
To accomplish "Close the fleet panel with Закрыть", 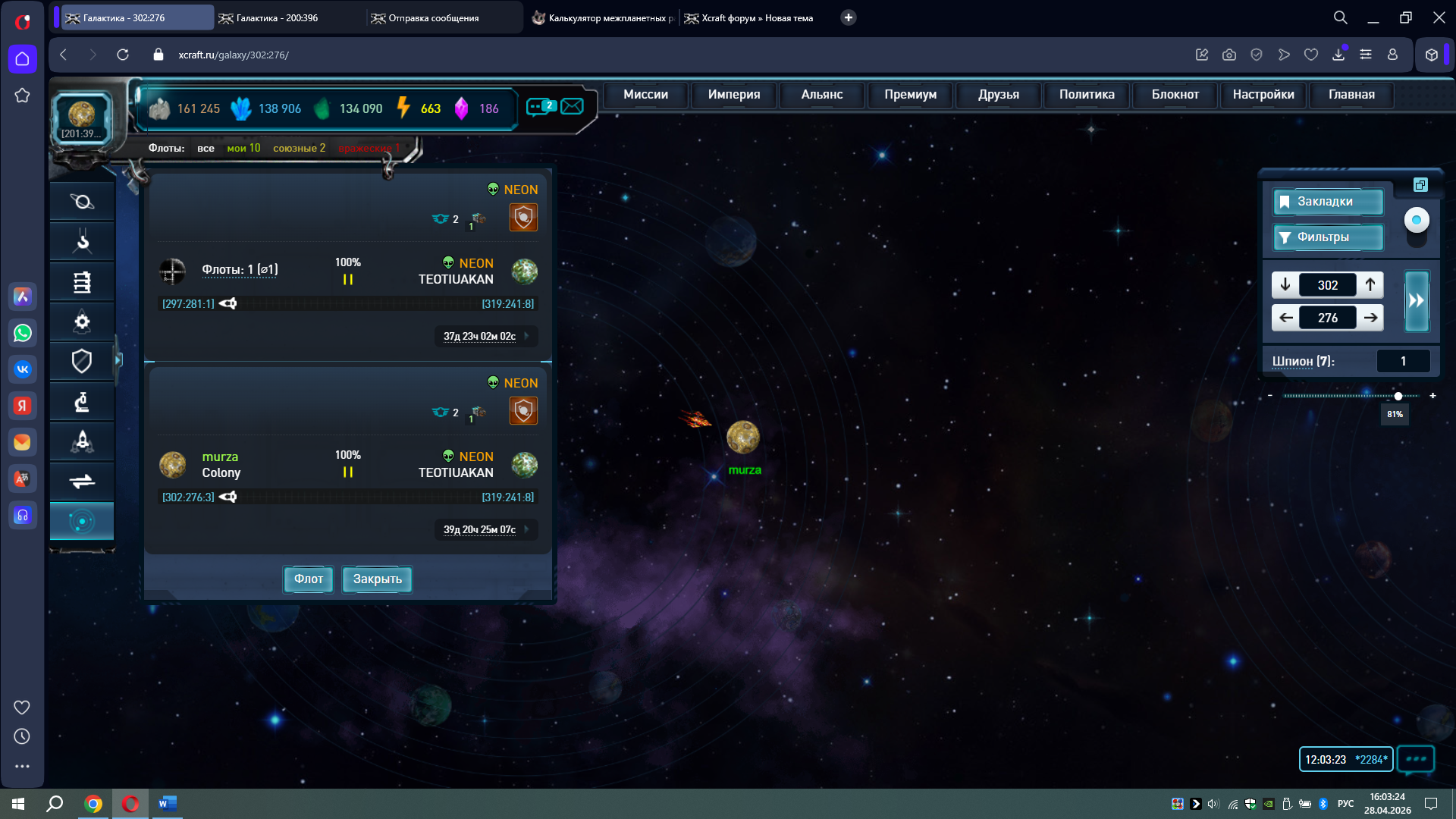I will click(377, 579).
